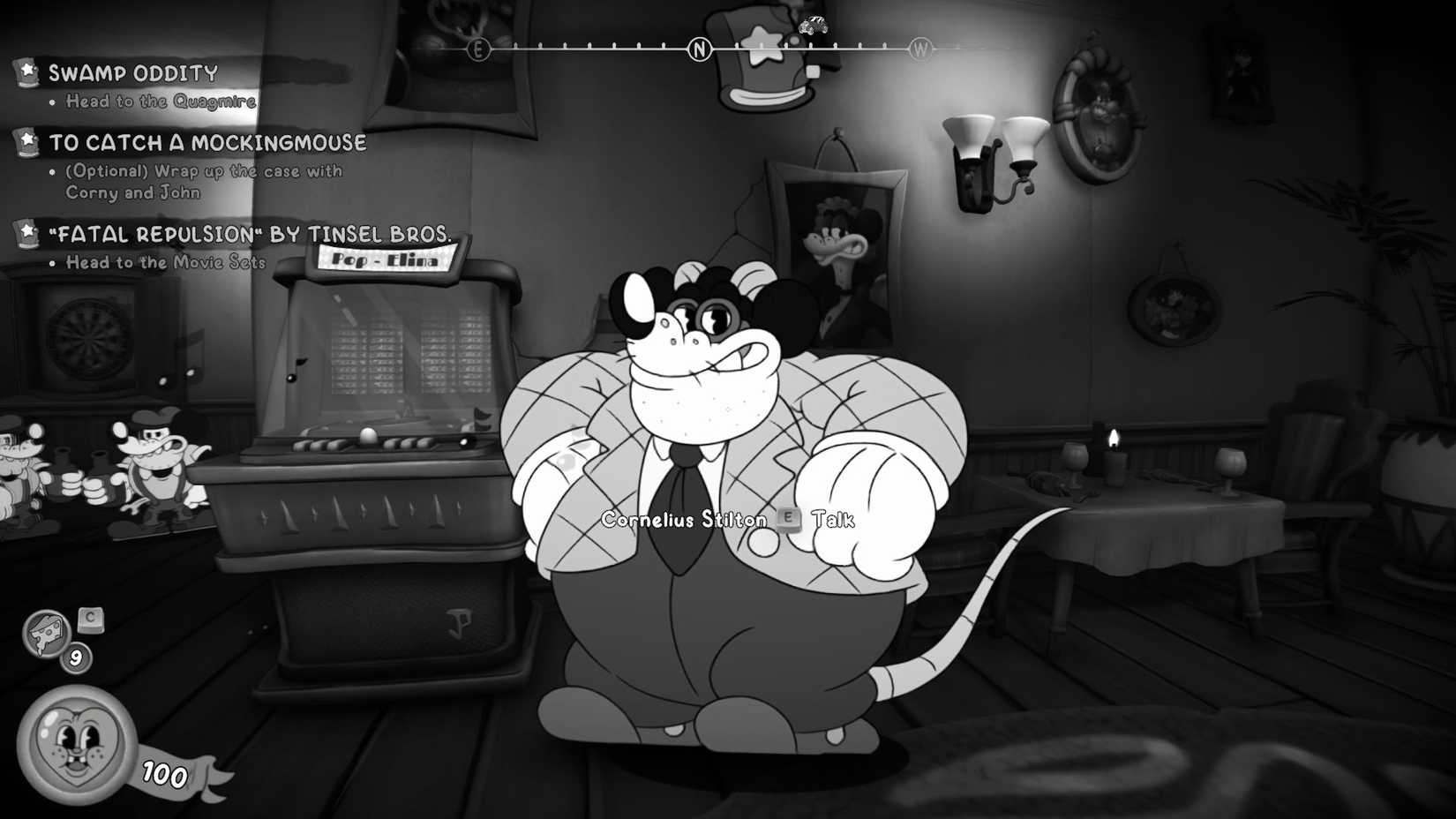Click the C key prompt beside the cheese
1456x819 pixels.
point(91,619)
